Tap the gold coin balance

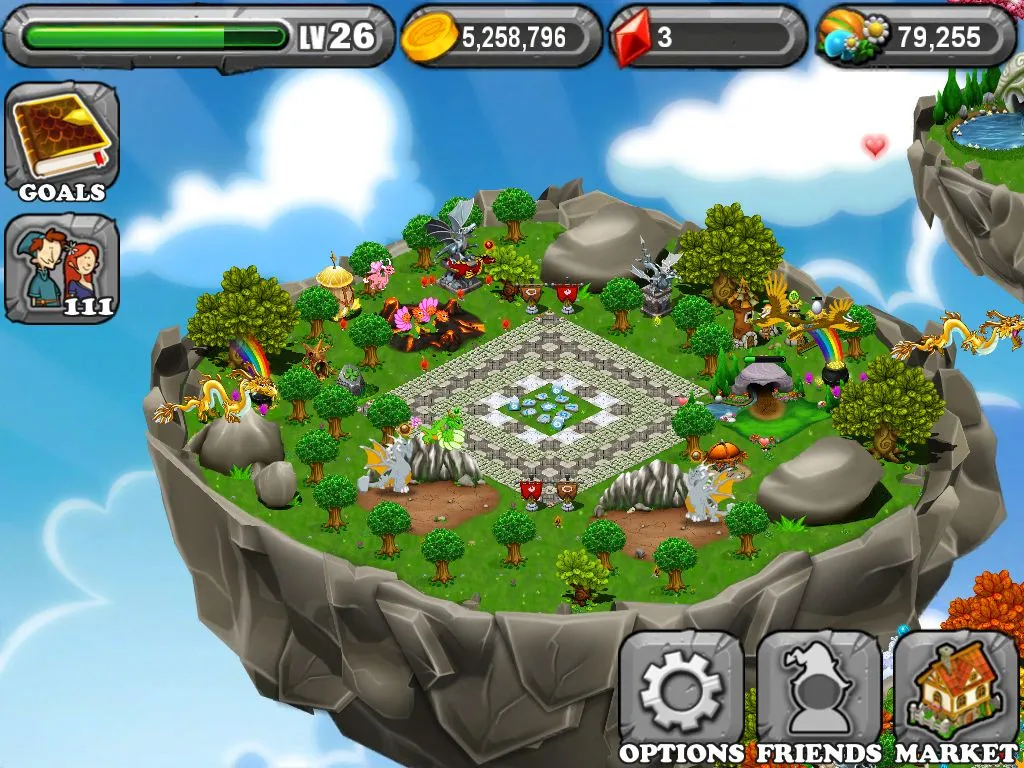[501, 37]
